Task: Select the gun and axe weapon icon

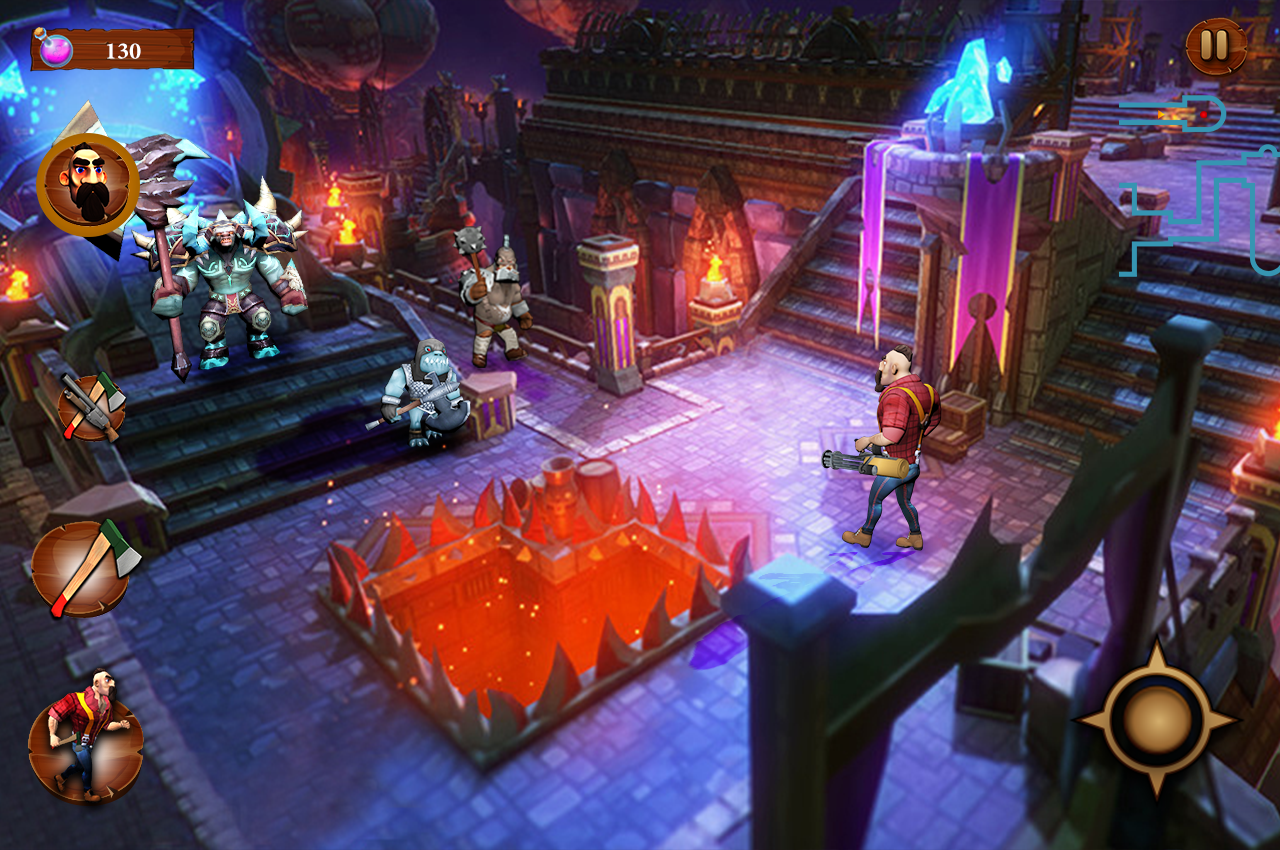Action: tap(91, 407)
